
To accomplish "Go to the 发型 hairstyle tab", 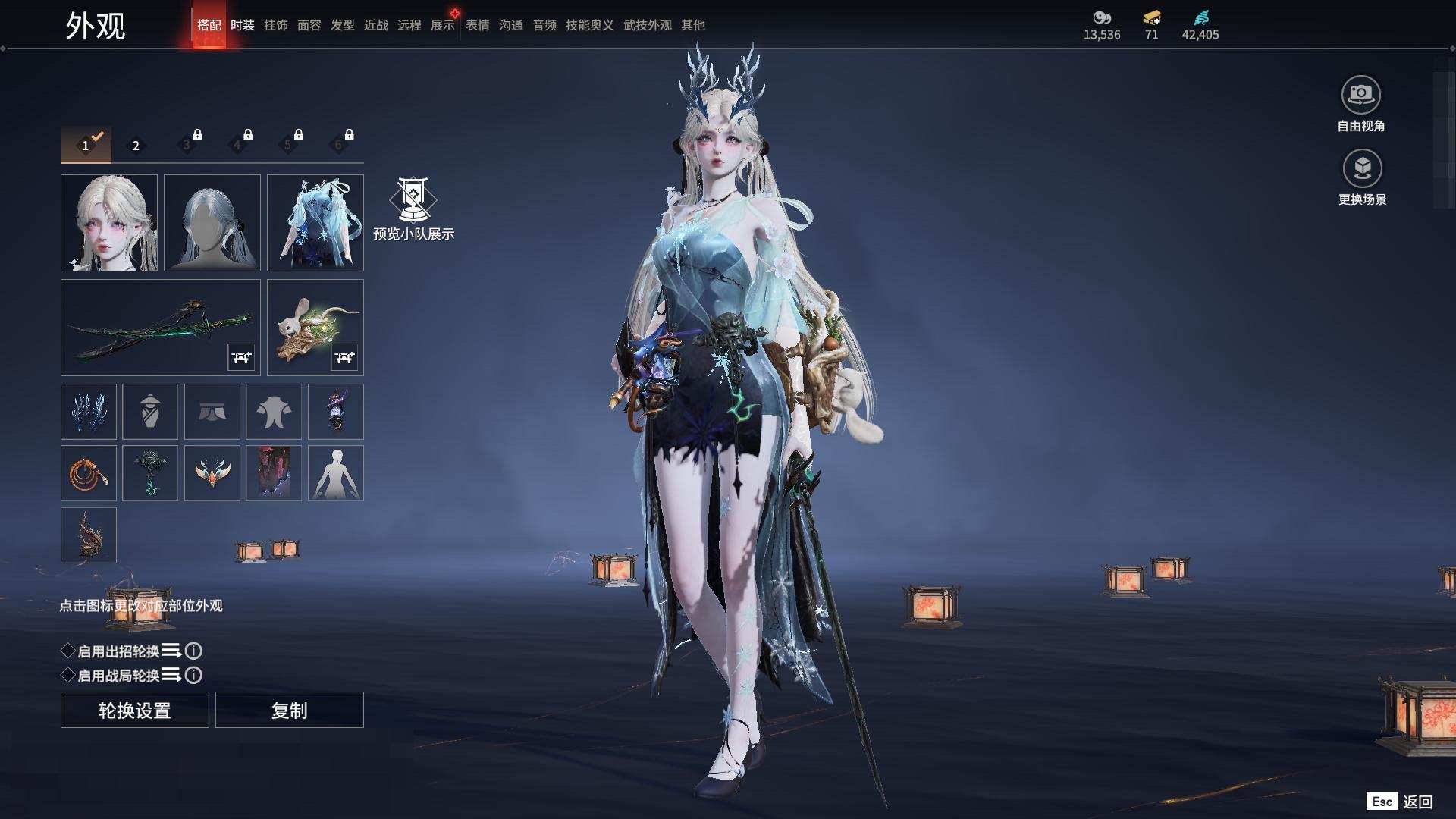I will (343, 25).
